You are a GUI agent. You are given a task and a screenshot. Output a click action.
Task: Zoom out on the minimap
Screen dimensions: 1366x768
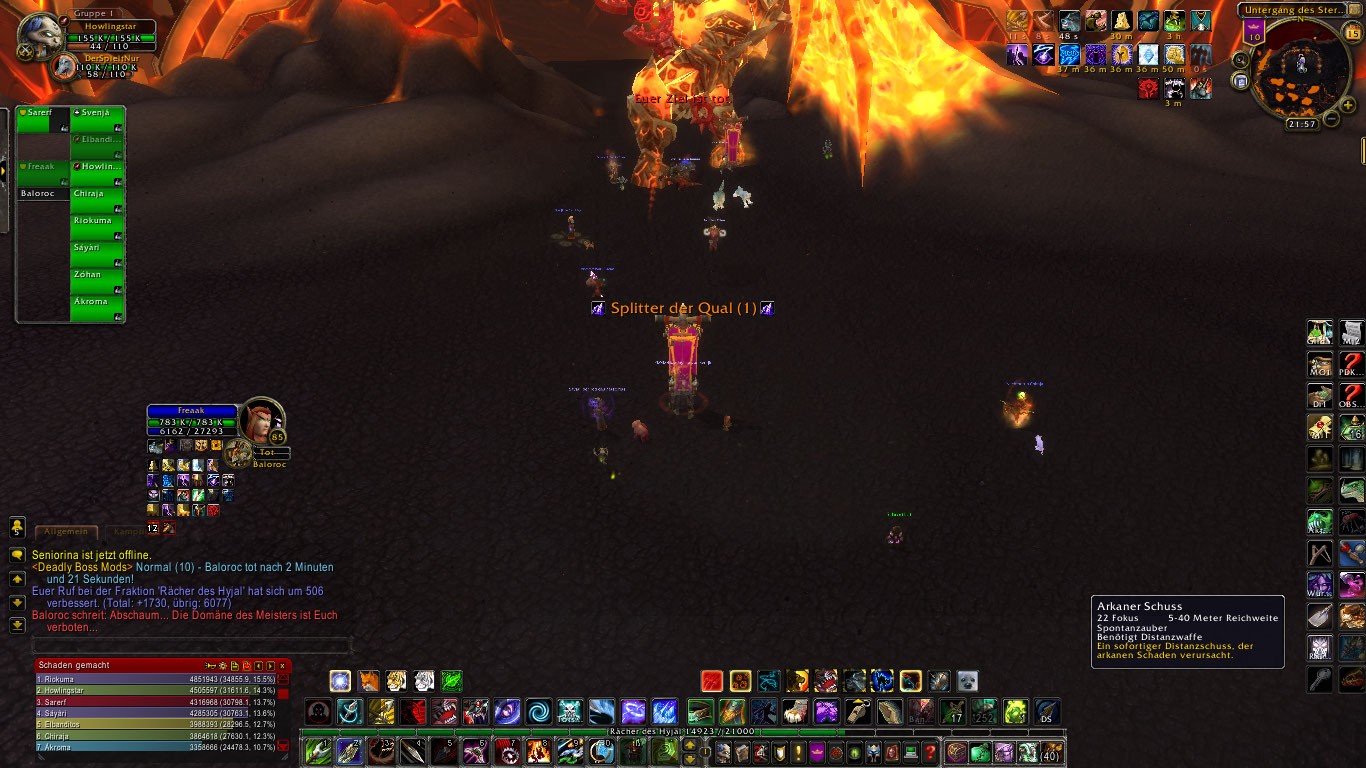(x=1331, y=119)
